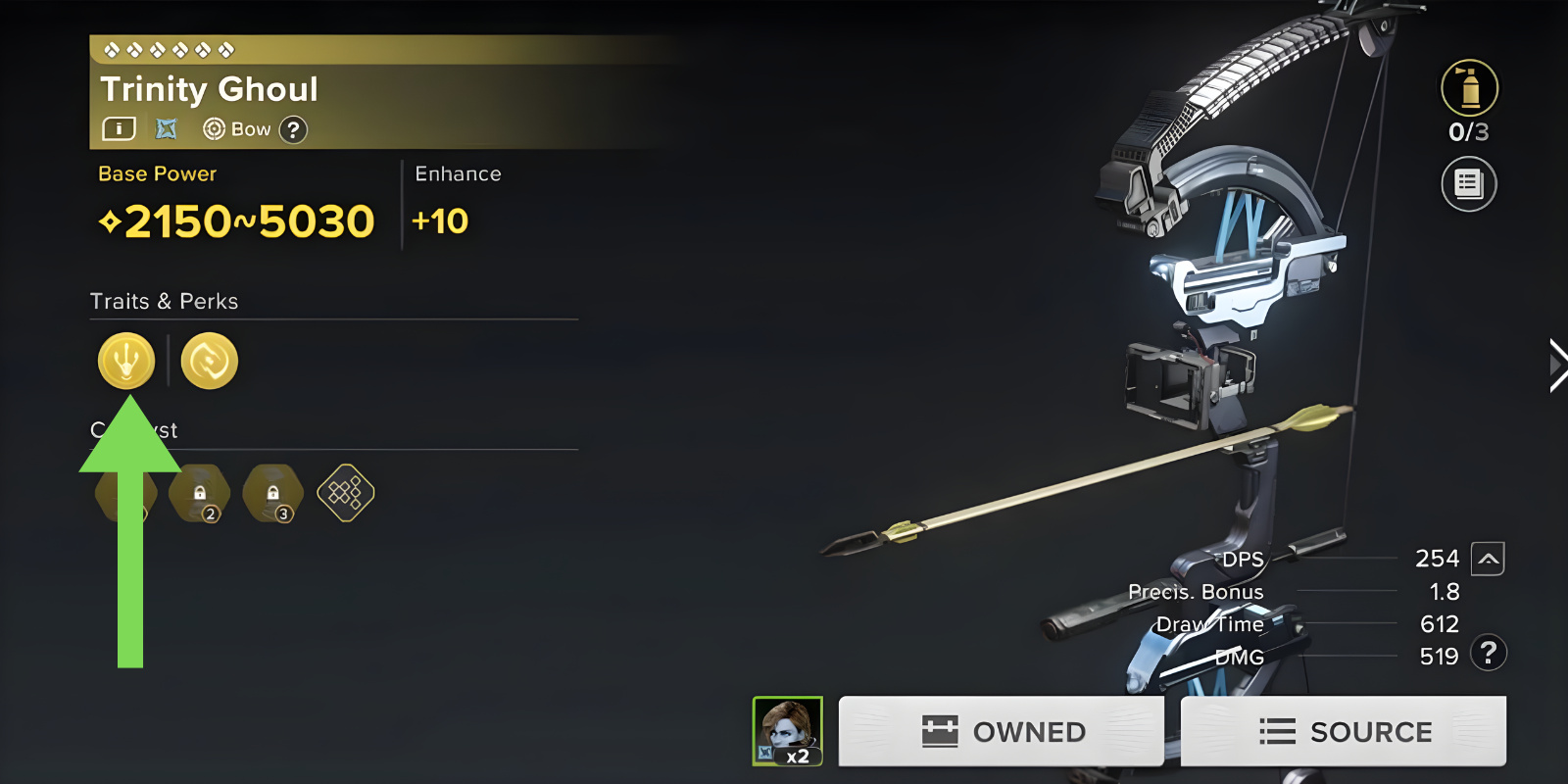Select the first gold trait icon
This screenshot has height=784, width=1568.
pos(126,361)
